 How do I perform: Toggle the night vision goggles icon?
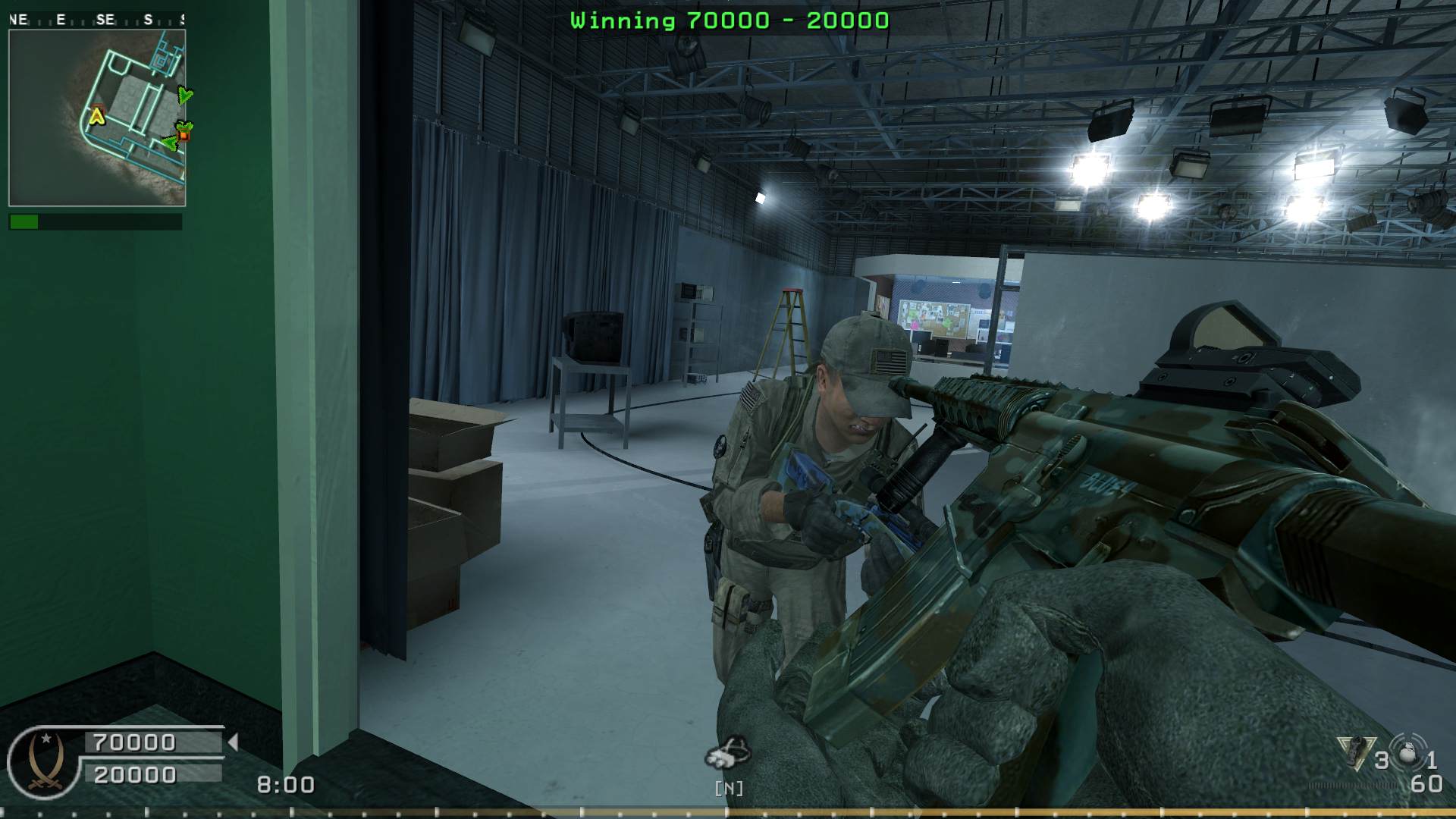point(728,752)
